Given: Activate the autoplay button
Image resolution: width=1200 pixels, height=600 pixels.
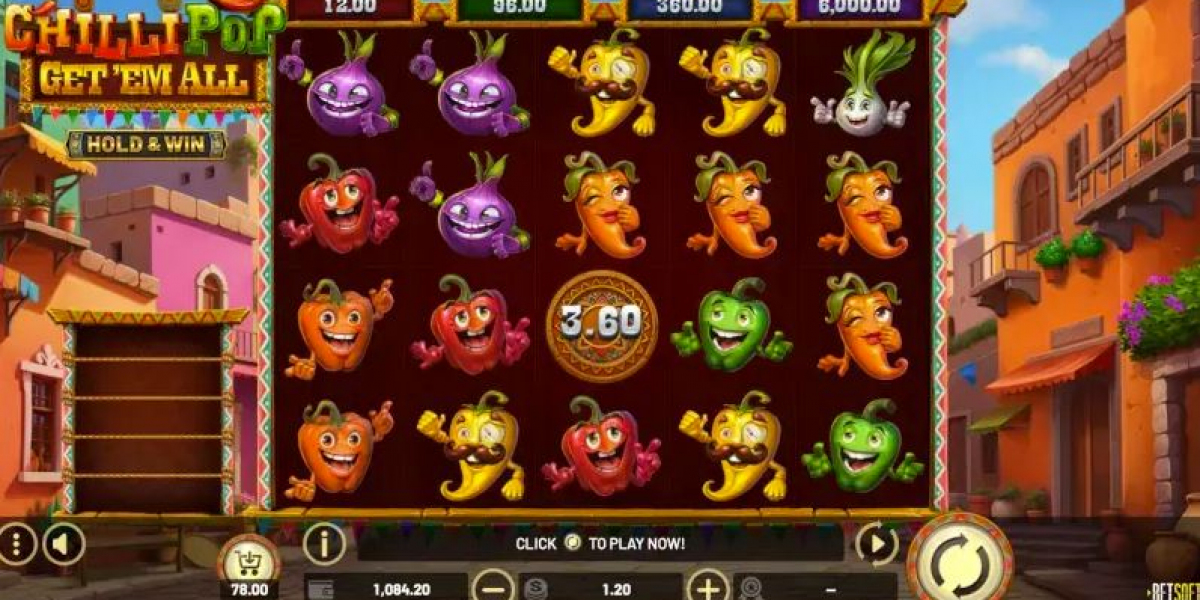Looking at the screenshot, I should coord(876,544).
